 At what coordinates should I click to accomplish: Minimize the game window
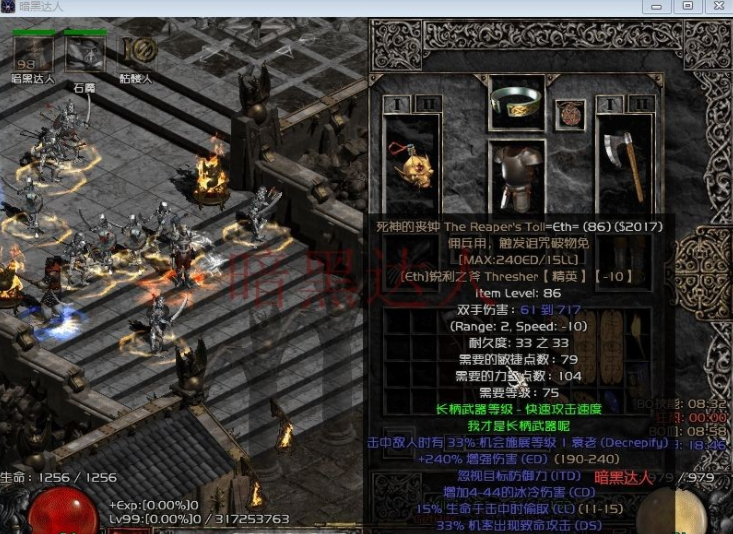point(658,6)
